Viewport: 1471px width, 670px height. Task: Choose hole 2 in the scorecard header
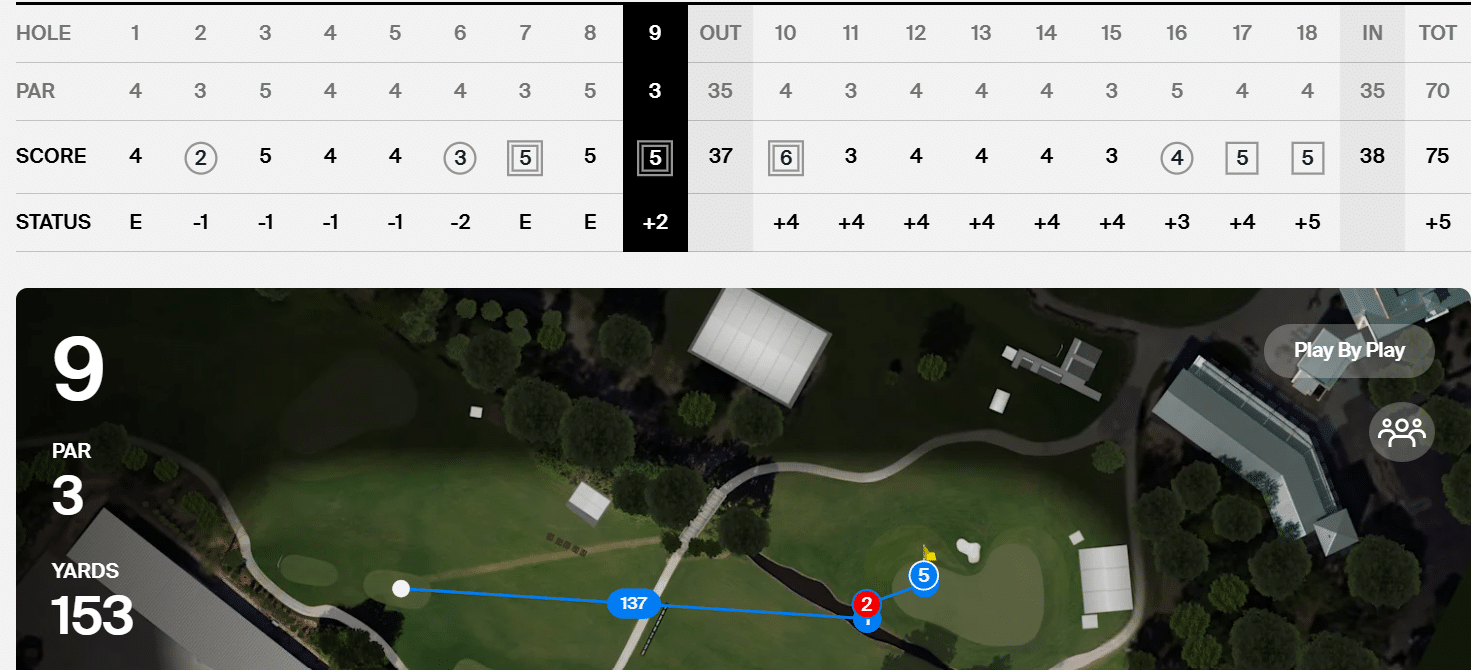[200, 33]
